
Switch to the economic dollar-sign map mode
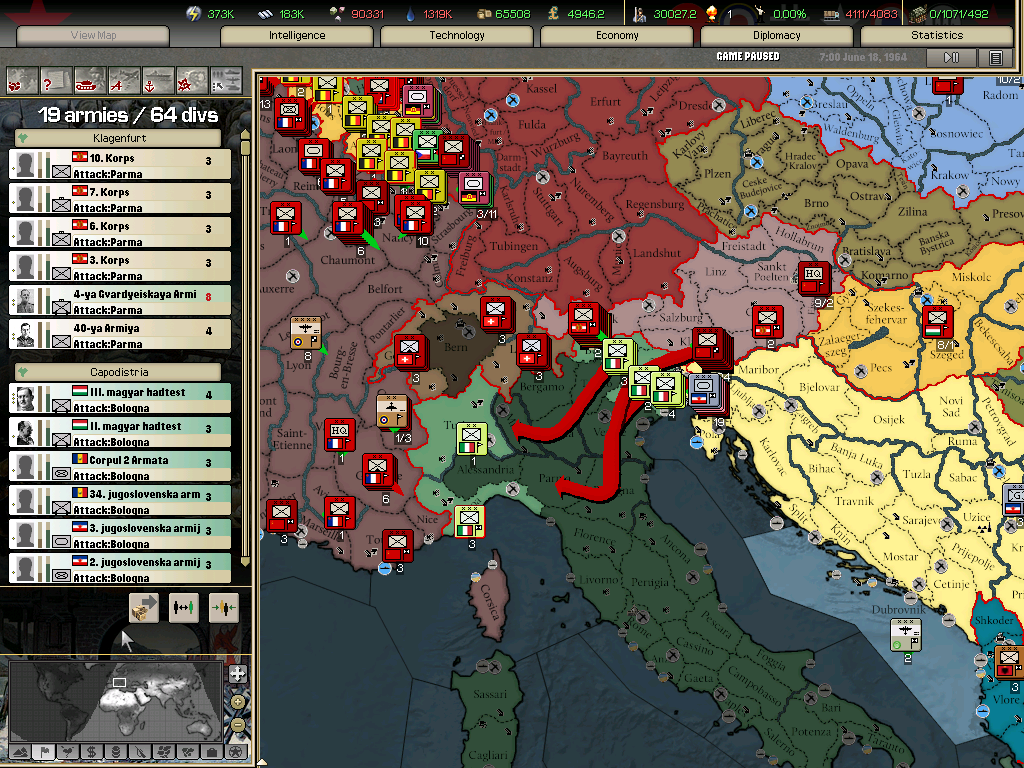[91, 751]
